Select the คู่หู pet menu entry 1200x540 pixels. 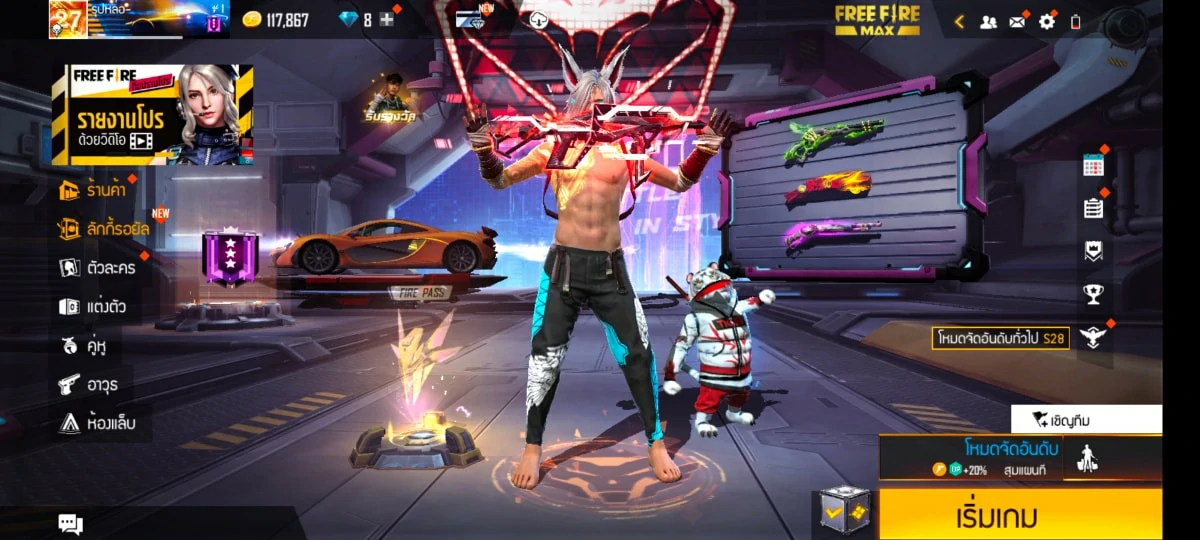point(83,345)
